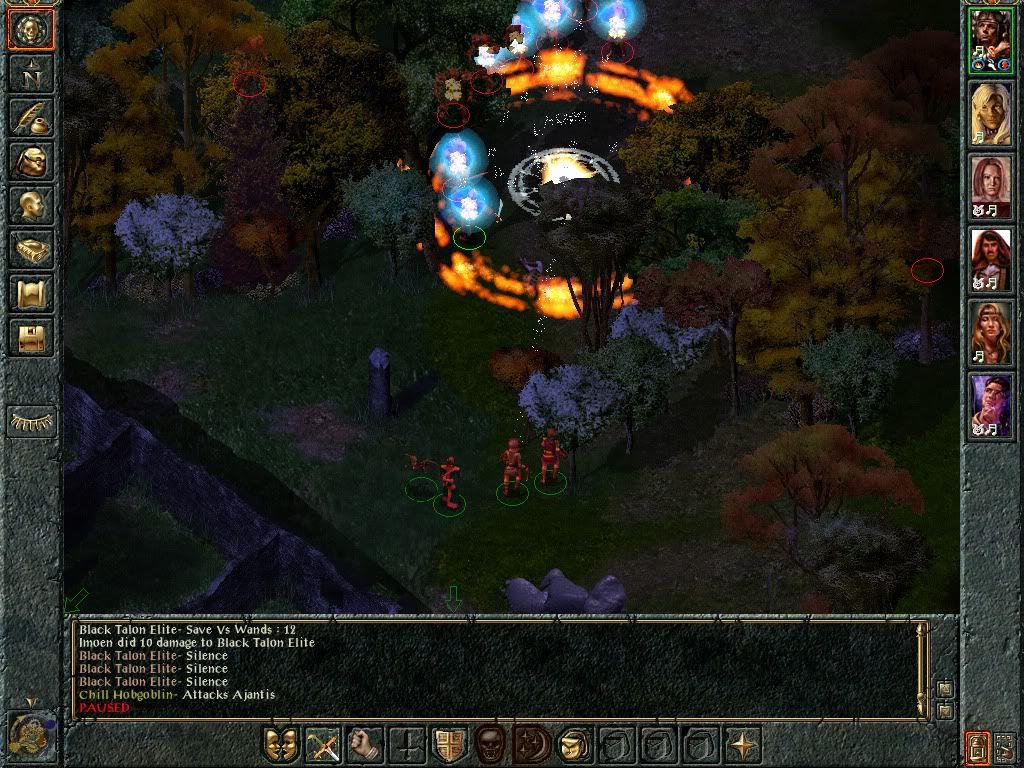
Task: Select the first party member portrait with green border
Action: tap(990, 41)
